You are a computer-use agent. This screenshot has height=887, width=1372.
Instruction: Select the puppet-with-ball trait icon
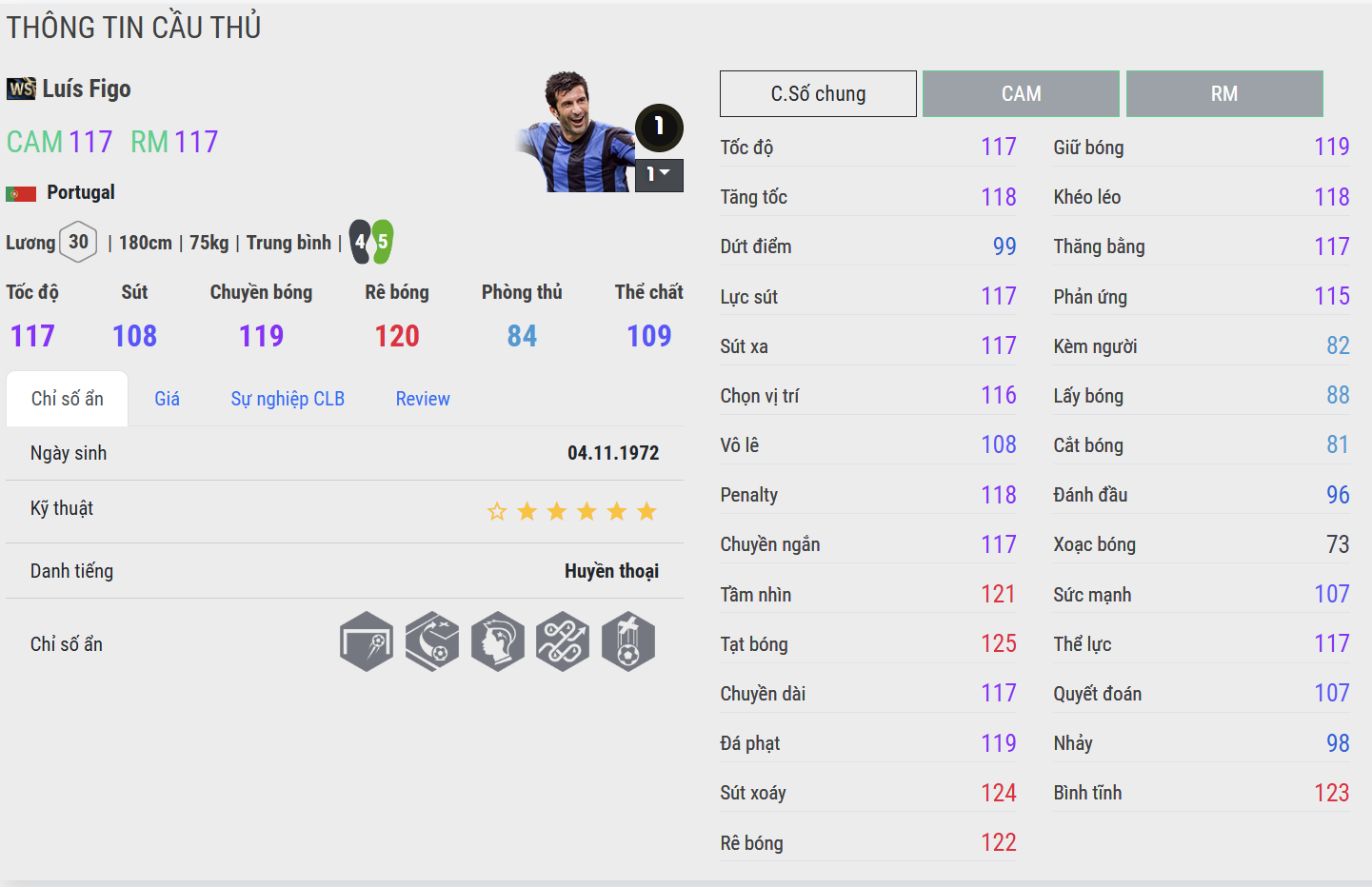(x=628, y=641)
